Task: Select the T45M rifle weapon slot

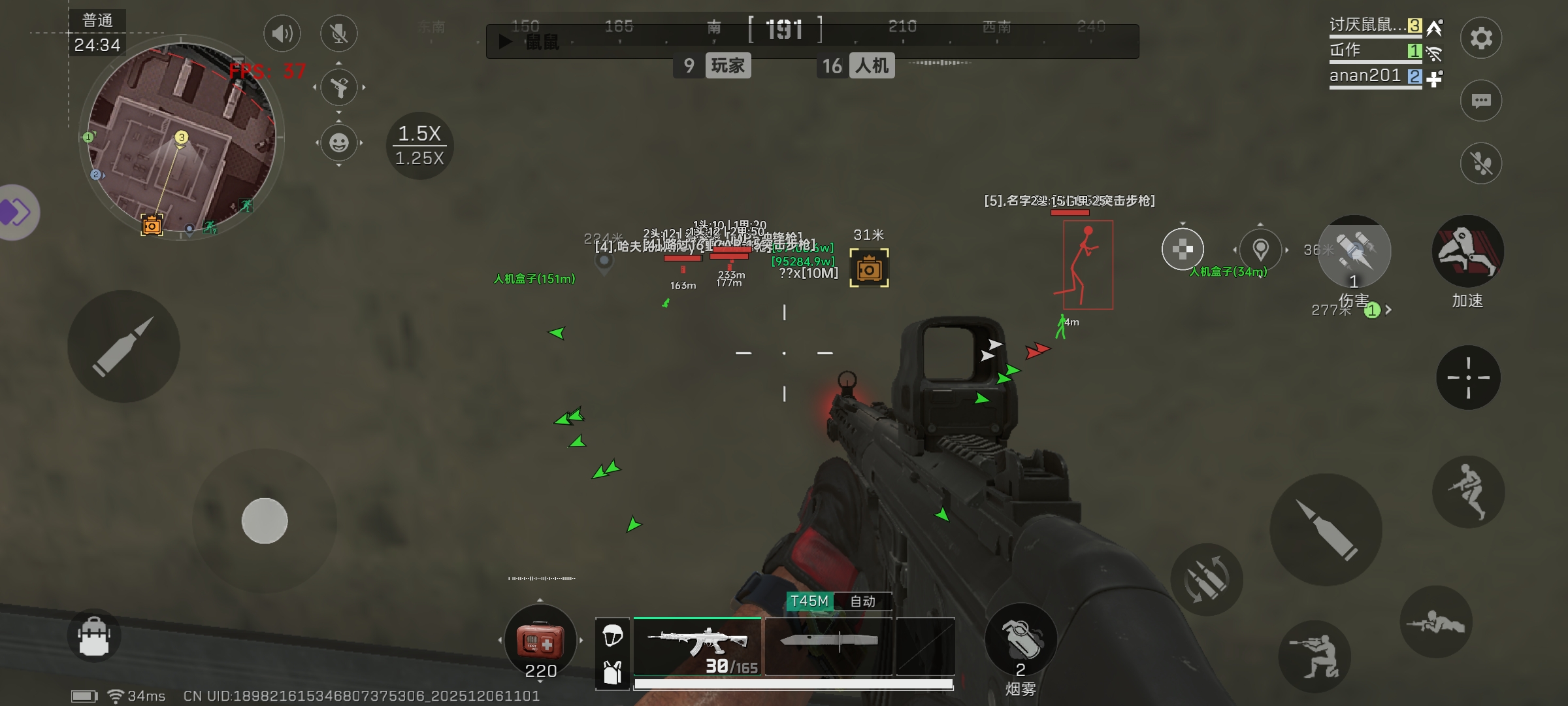Action: pos(697,646)
